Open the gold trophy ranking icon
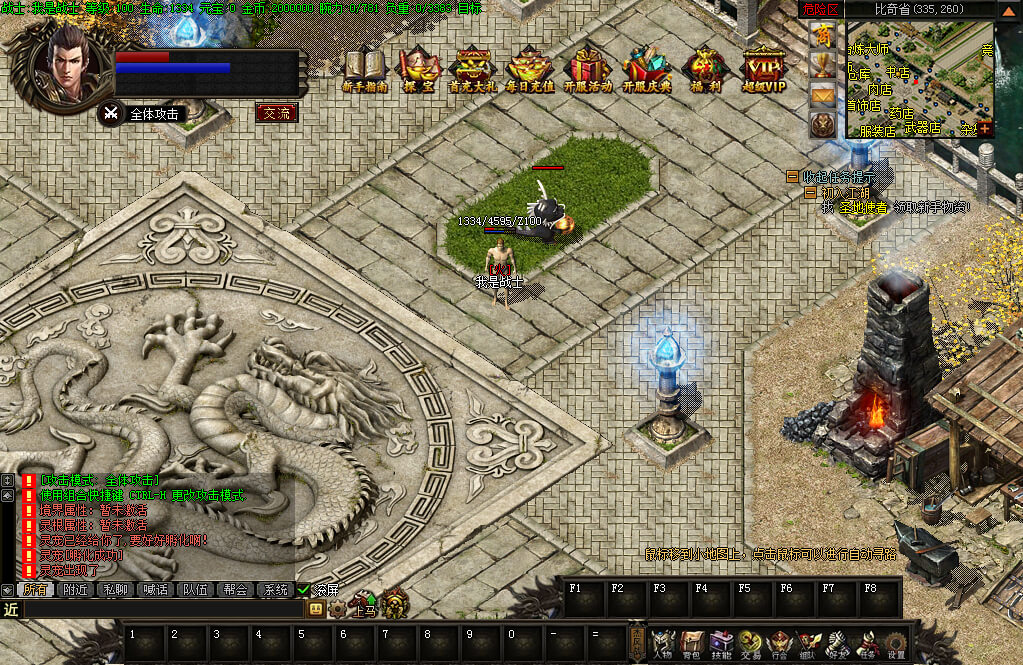Image resolution: width=1023 pixels, height=665 pixels. pos(824,66)
